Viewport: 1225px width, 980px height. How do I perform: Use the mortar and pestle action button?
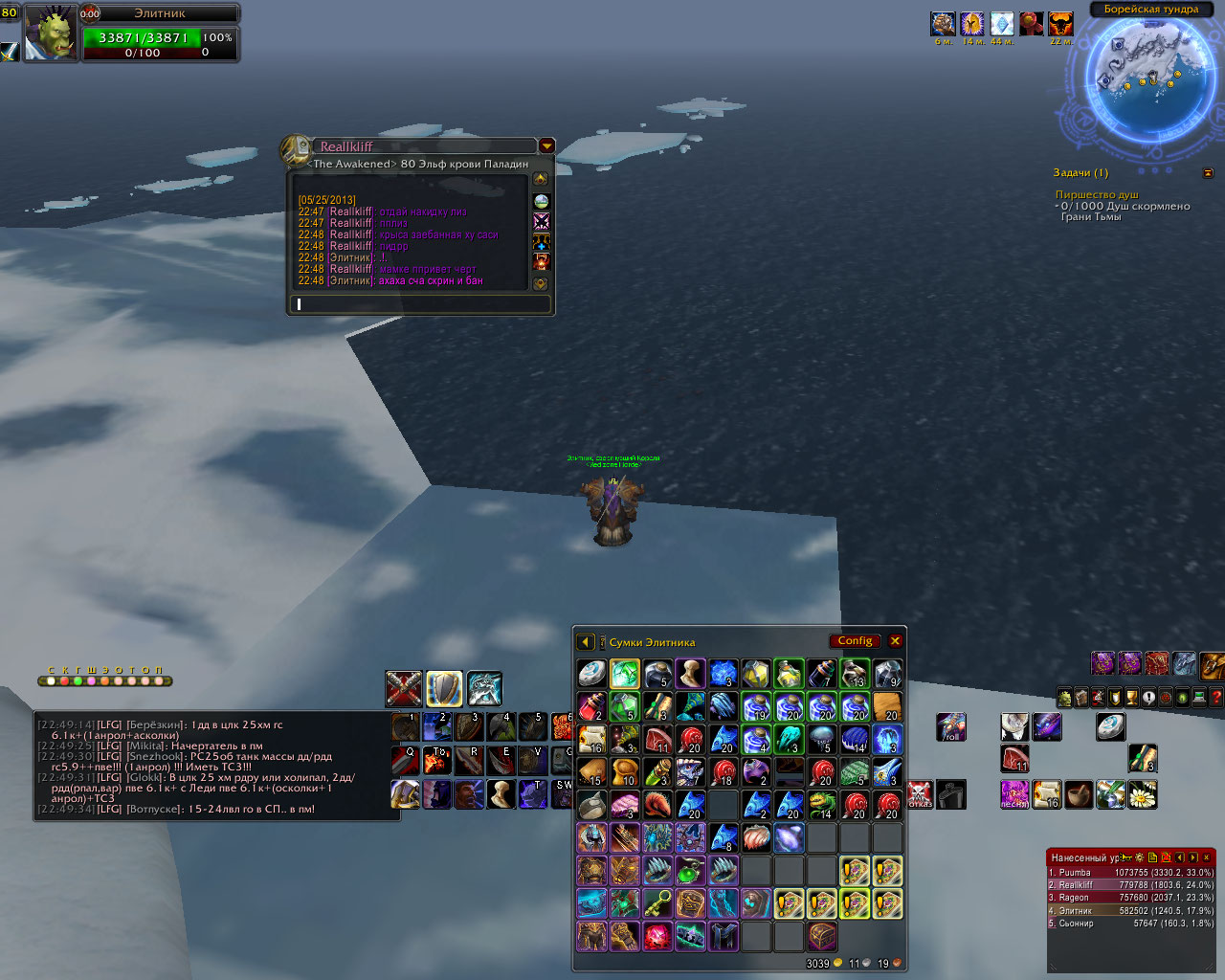click(x=1079, y=793)
